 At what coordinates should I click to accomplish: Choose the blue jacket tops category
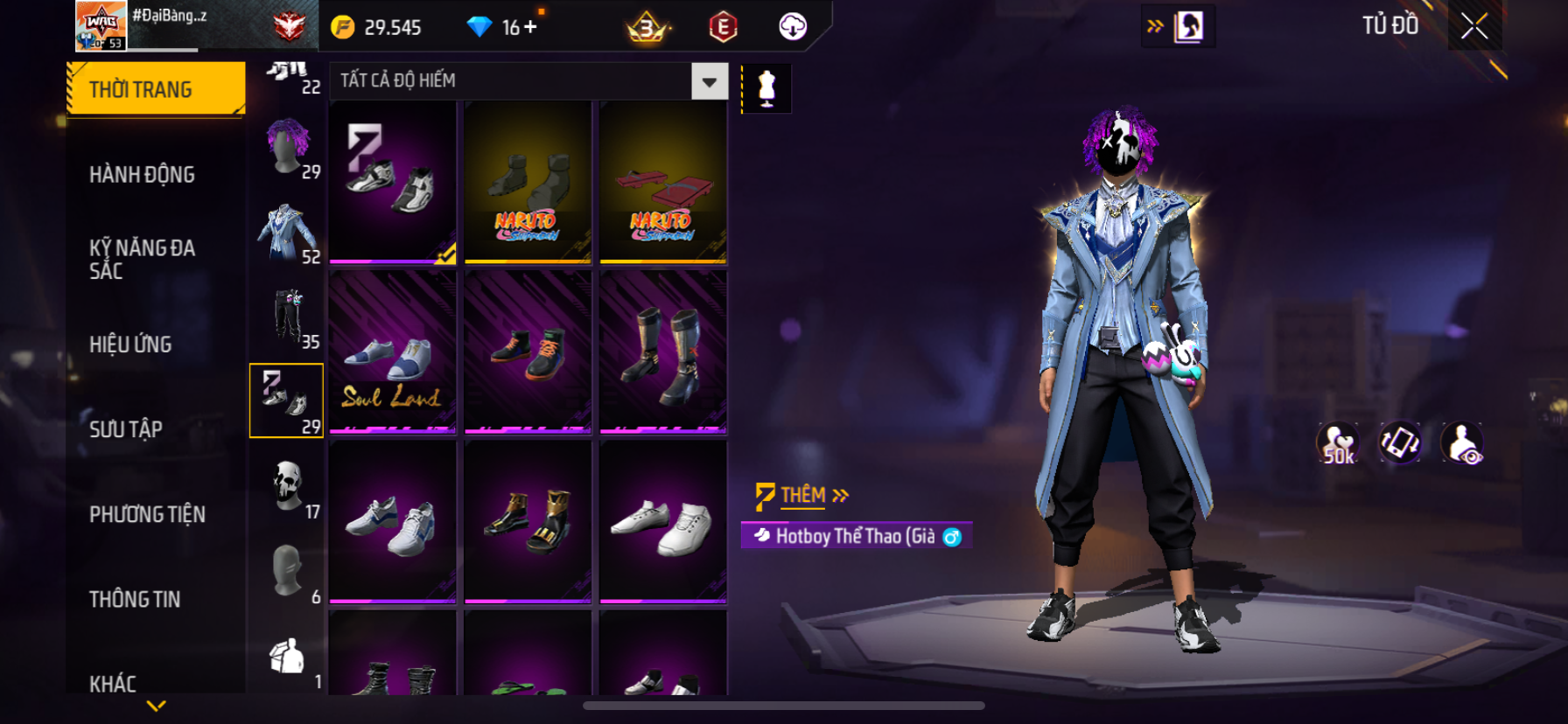[x=288, y=232]
